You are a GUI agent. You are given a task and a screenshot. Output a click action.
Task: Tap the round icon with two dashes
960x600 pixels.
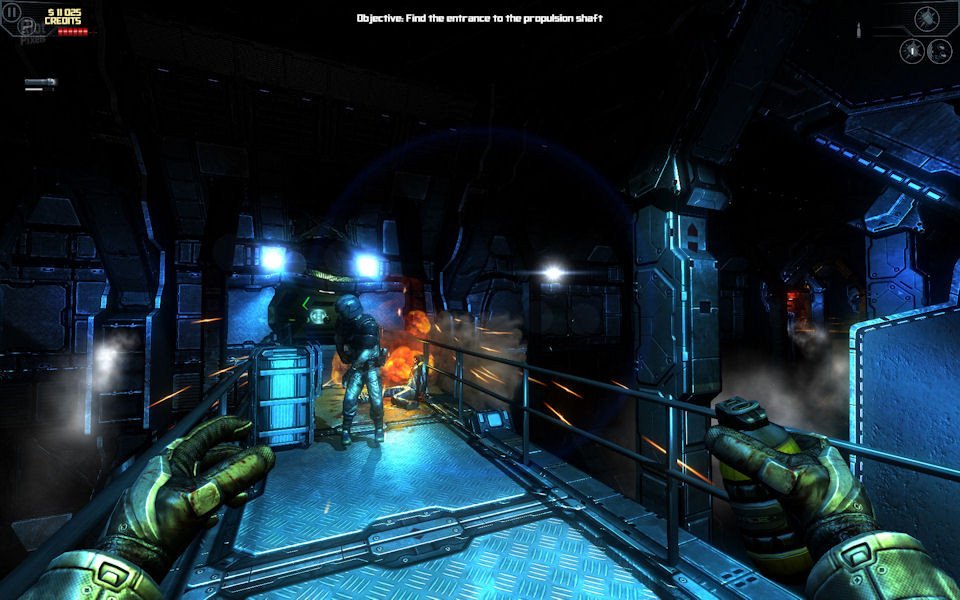tap(939, 51)
